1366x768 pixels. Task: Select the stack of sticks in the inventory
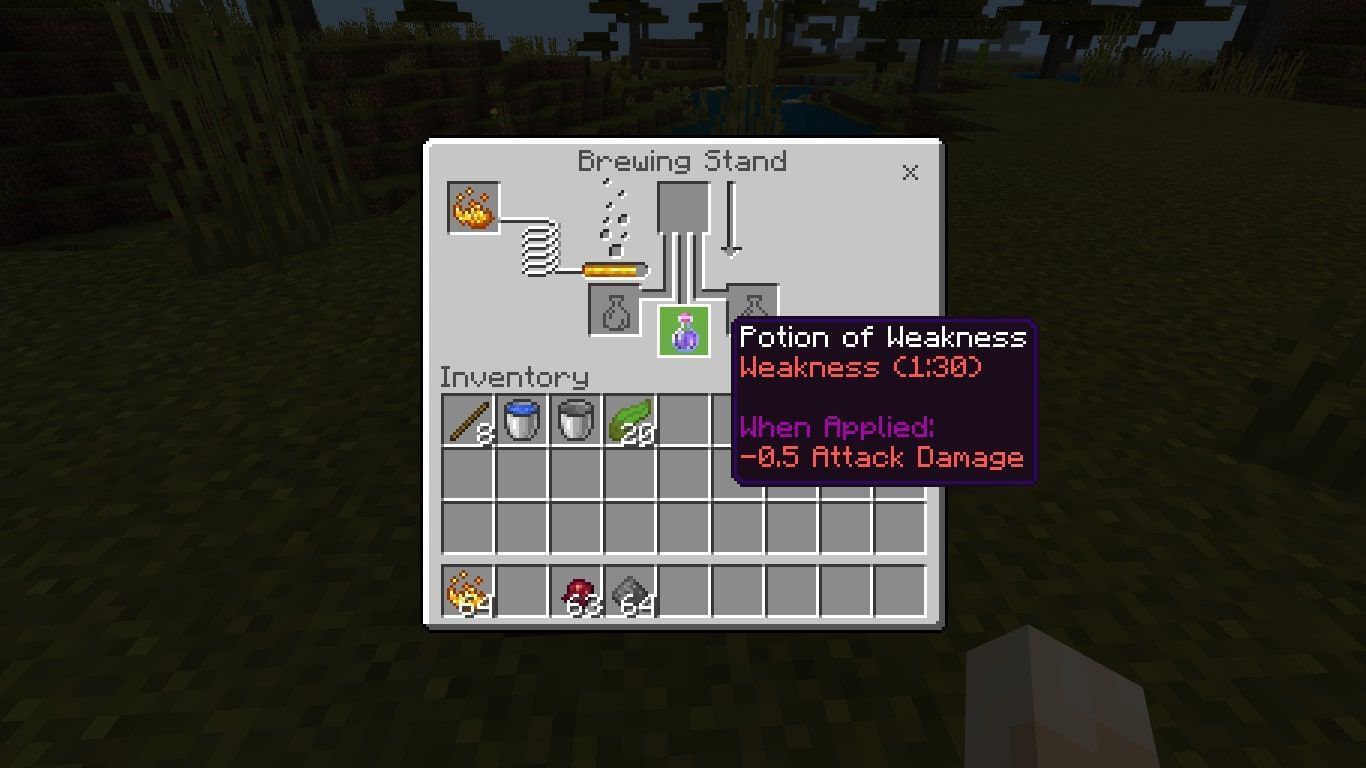coord(466,420)
